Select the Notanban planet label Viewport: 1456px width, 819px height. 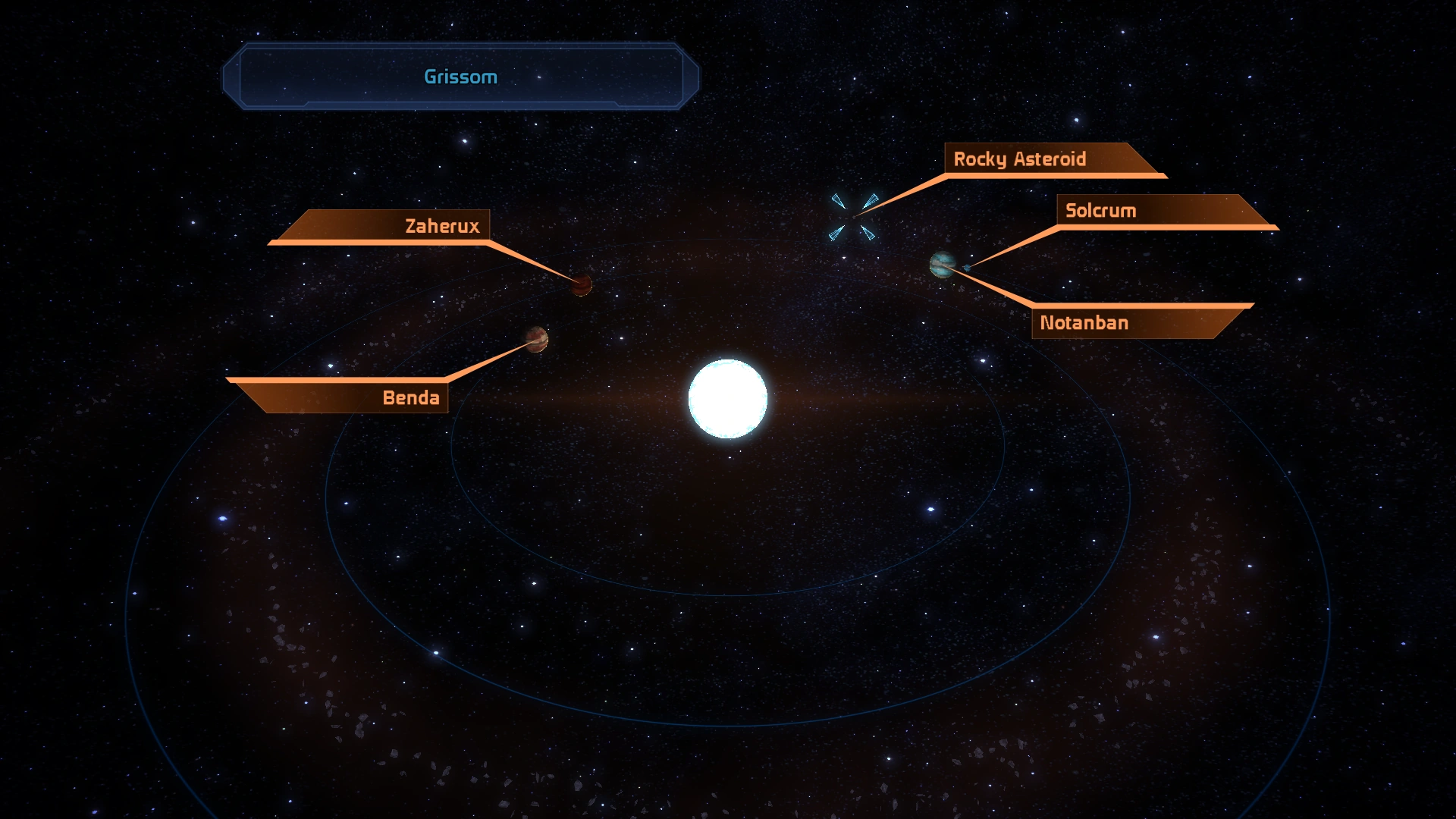1084,323
